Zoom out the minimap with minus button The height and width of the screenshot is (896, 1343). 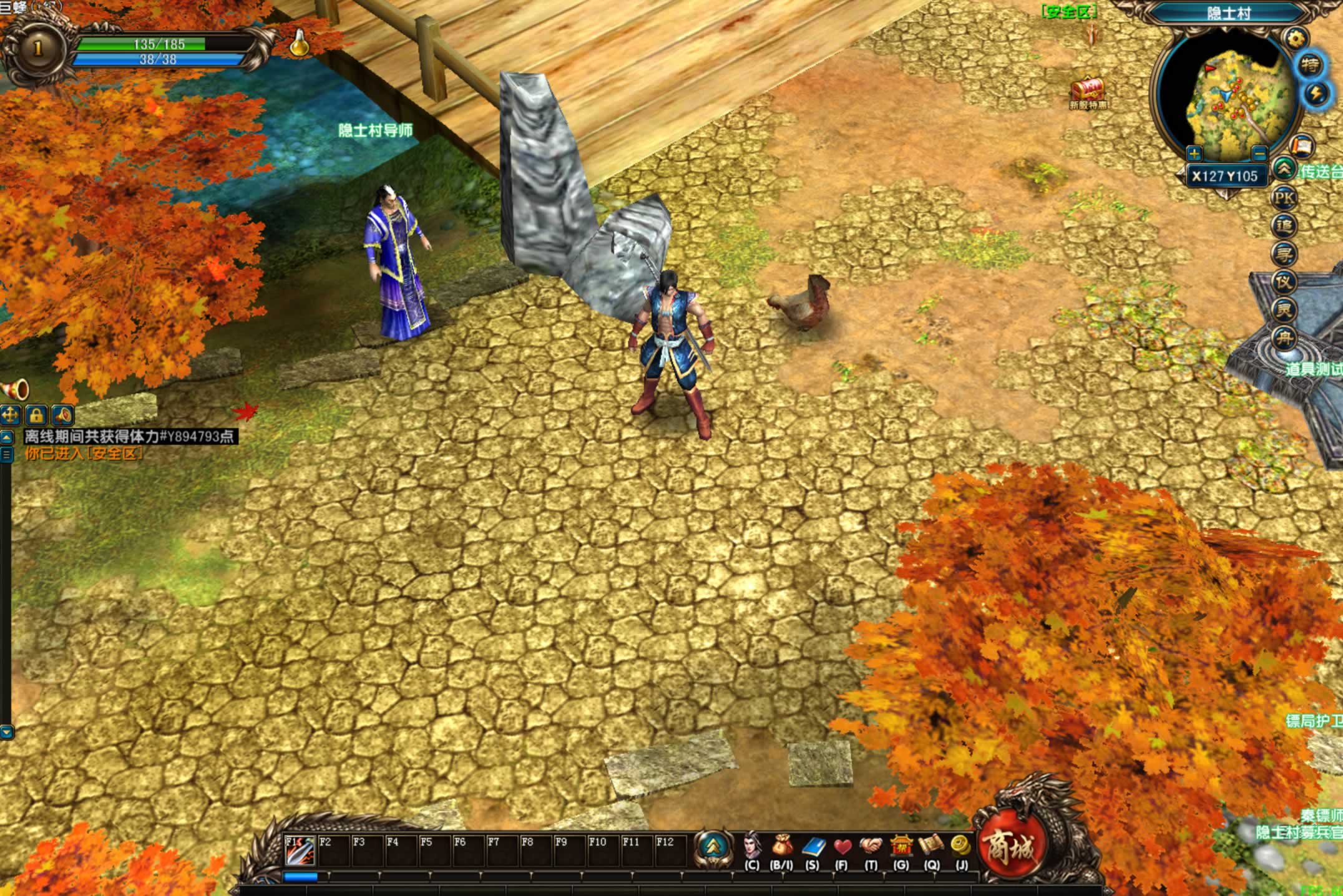click(x=1259, y=153)
